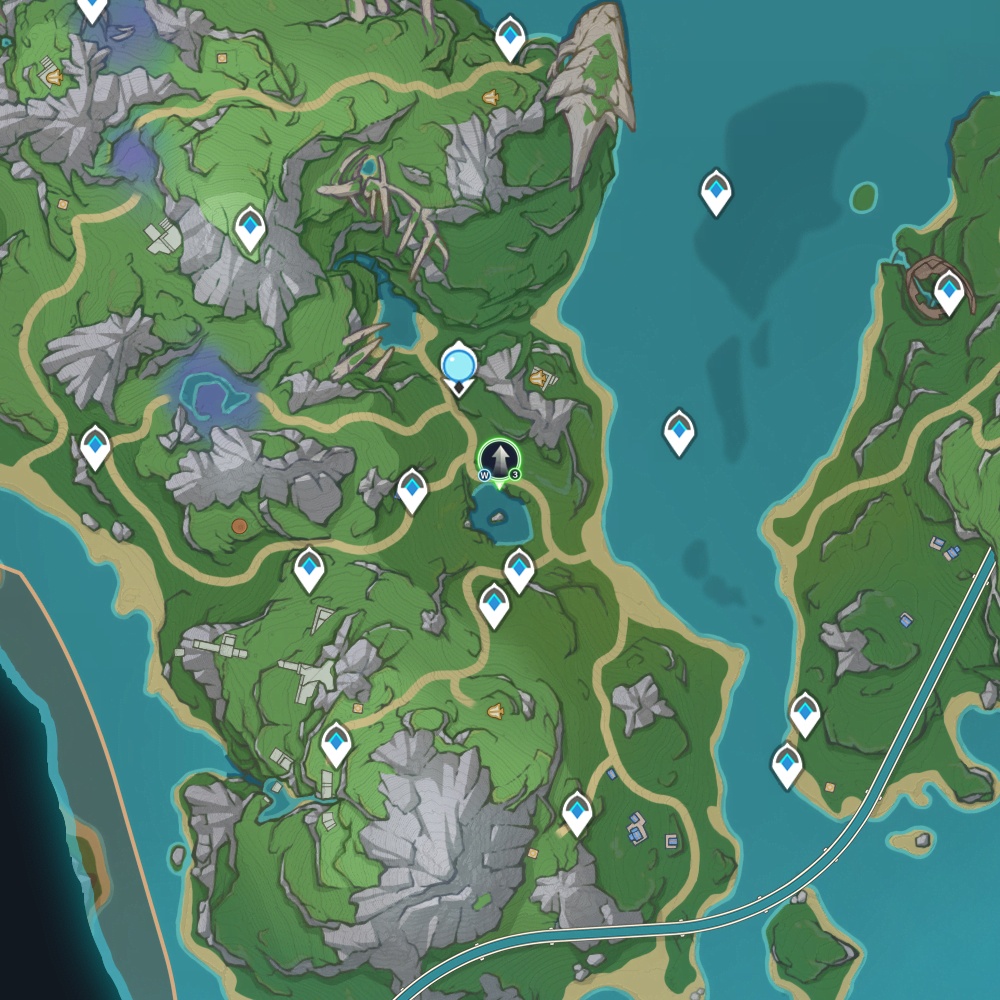Open the waypoint next to the southeastern village ruins
The height and width of the screenshot is (1000, 1000).
click(577, 812)
